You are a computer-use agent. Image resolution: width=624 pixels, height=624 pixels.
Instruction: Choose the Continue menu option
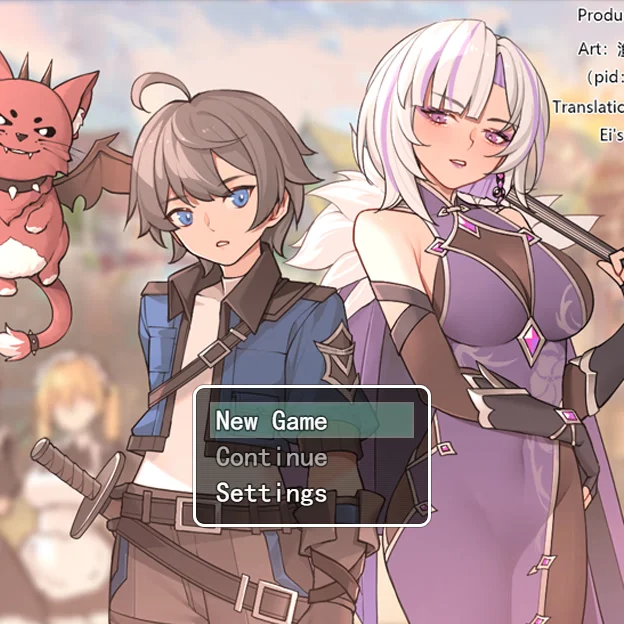pos(272,457)
